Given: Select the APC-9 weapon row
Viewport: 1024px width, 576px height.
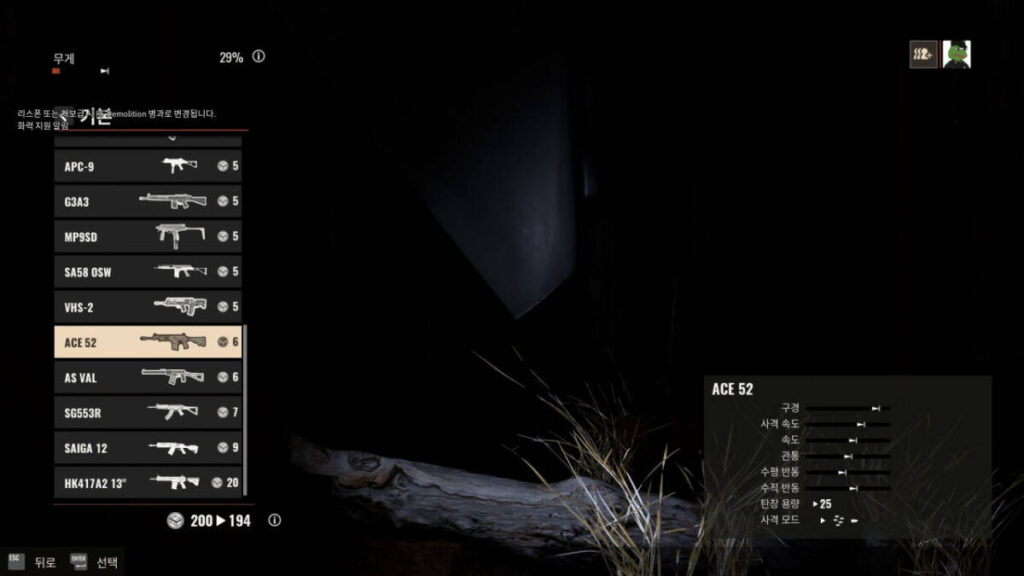Looking at the screenshot, I should pyautogui.click(x=147, y=166).
